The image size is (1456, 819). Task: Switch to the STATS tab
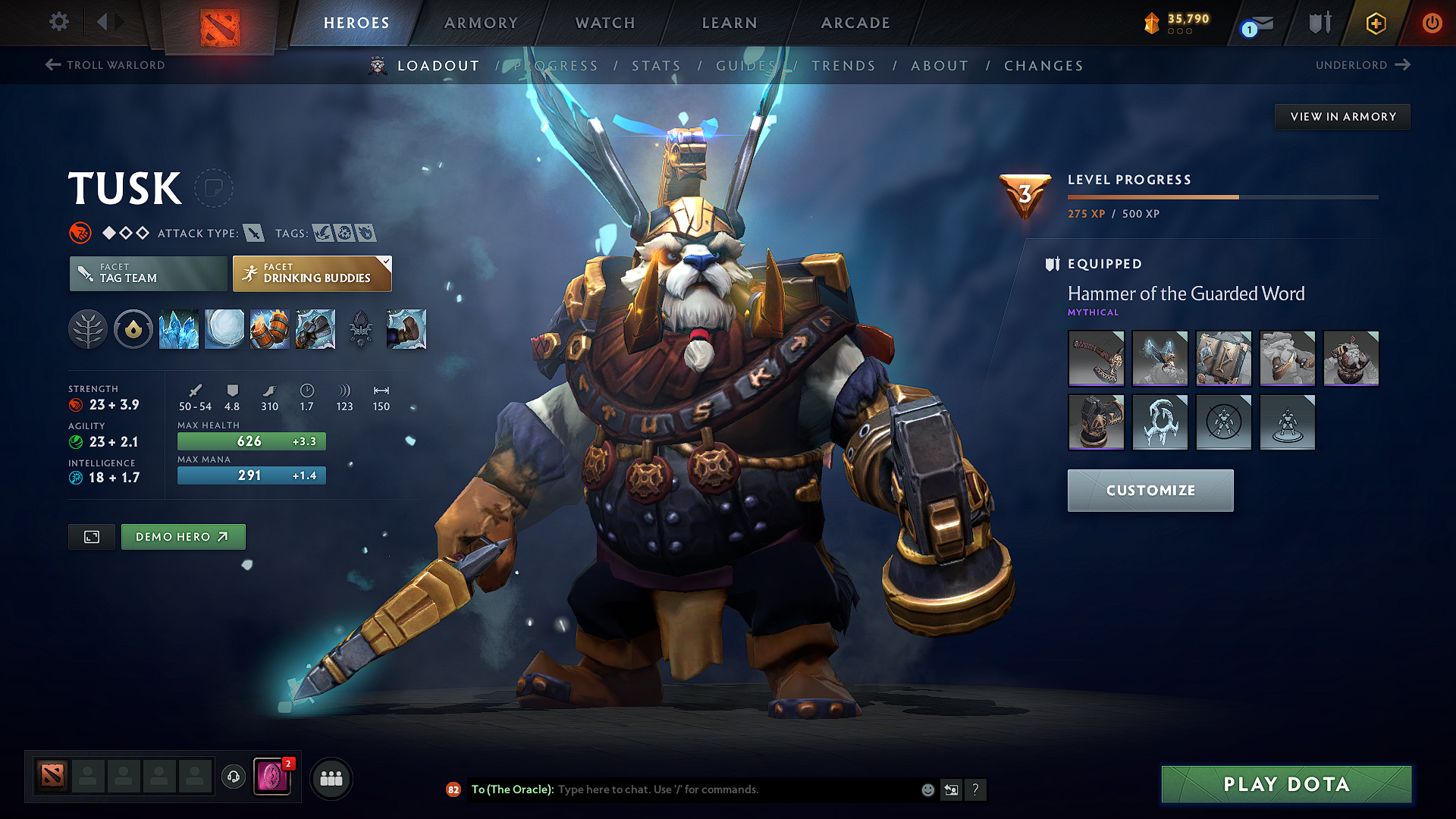click(x=657, y=65)
